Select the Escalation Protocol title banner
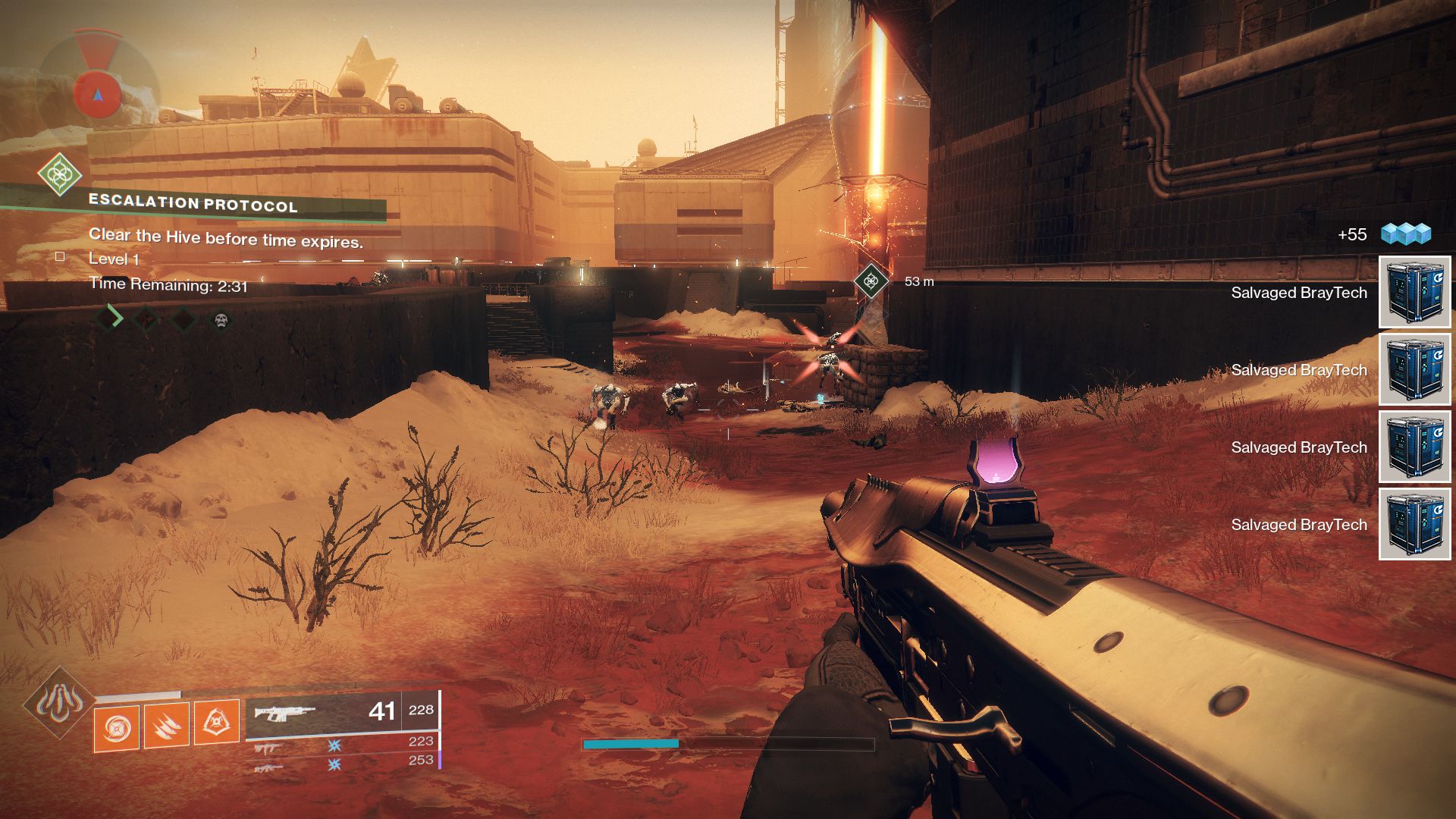1456x819 pixels. point(193,203)
